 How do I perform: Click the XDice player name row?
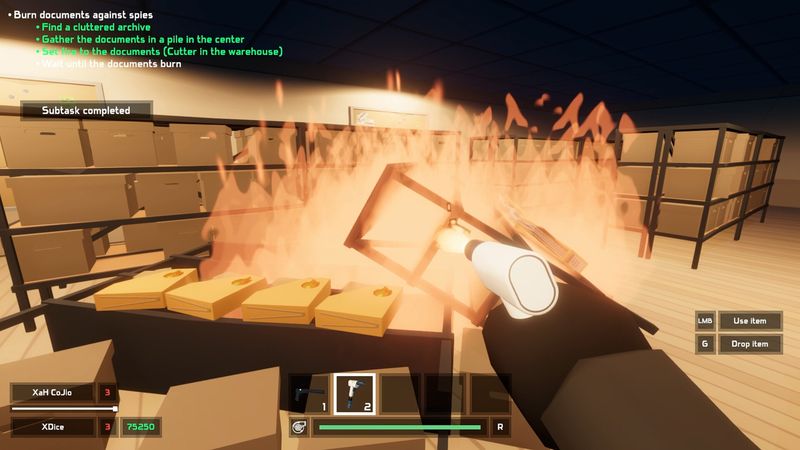[x=54, y=427]
